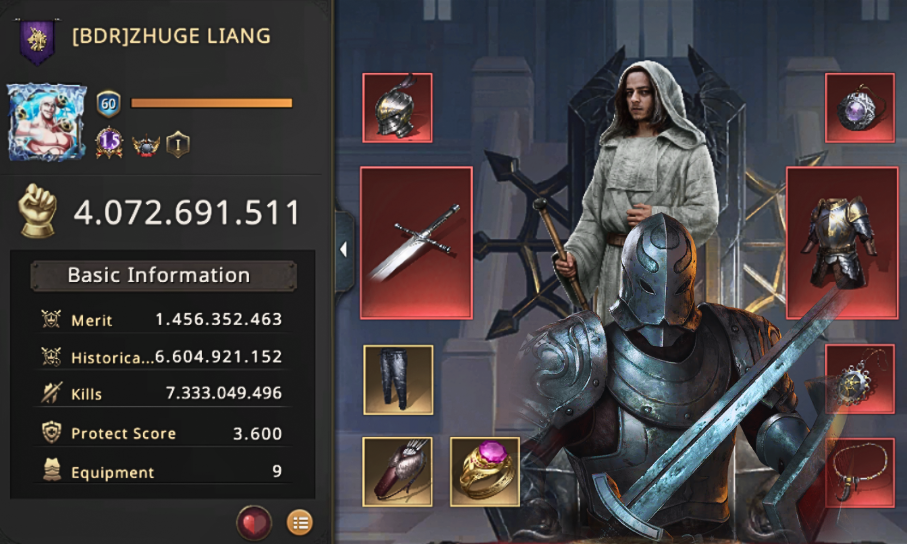Inspect the purple orb accessory slot
This screenshot has width=907, height=544.
859,108
